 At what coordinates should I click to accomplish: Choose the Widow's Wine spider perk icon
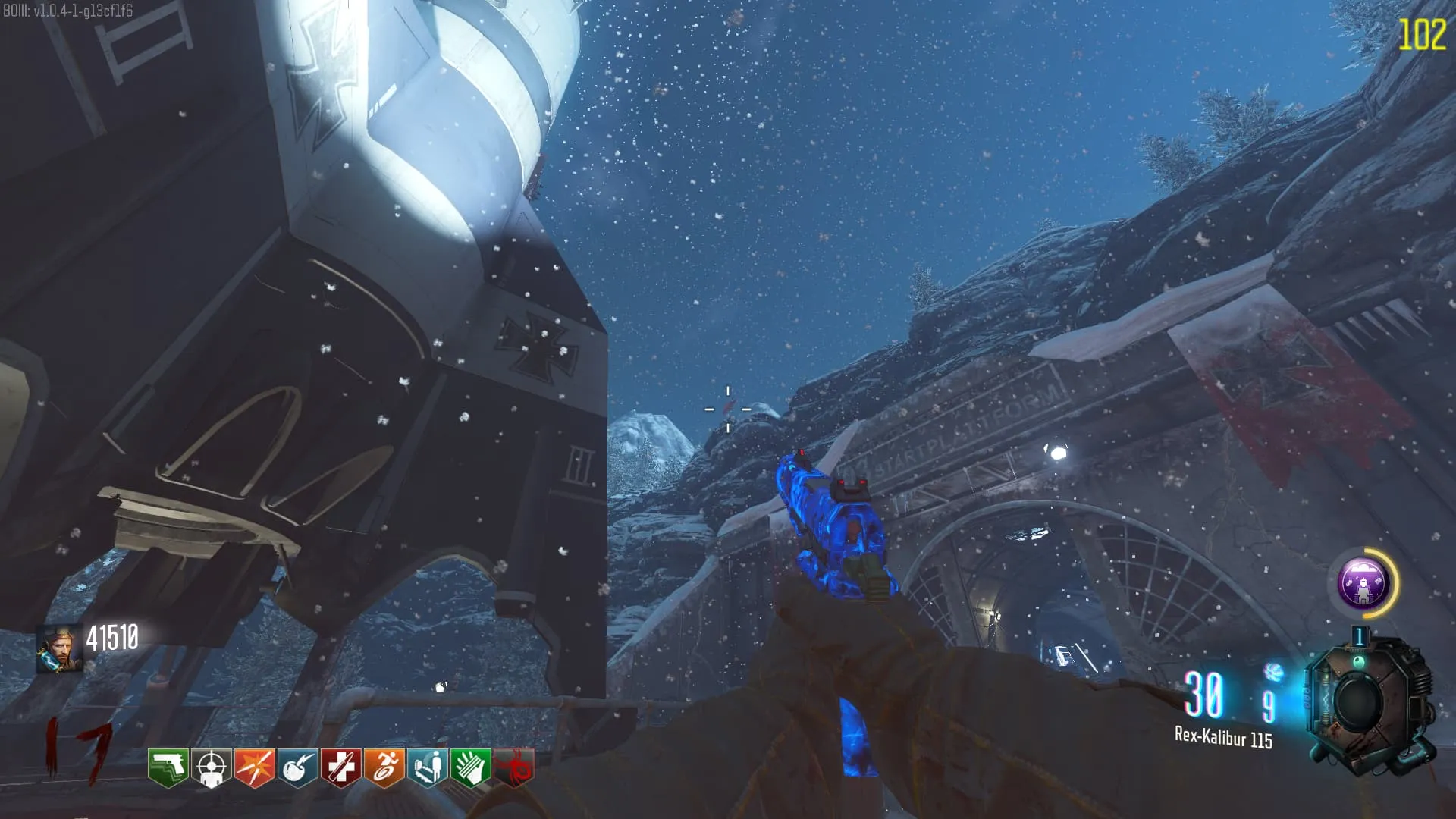pyautogui.click(x=515, y=767)
